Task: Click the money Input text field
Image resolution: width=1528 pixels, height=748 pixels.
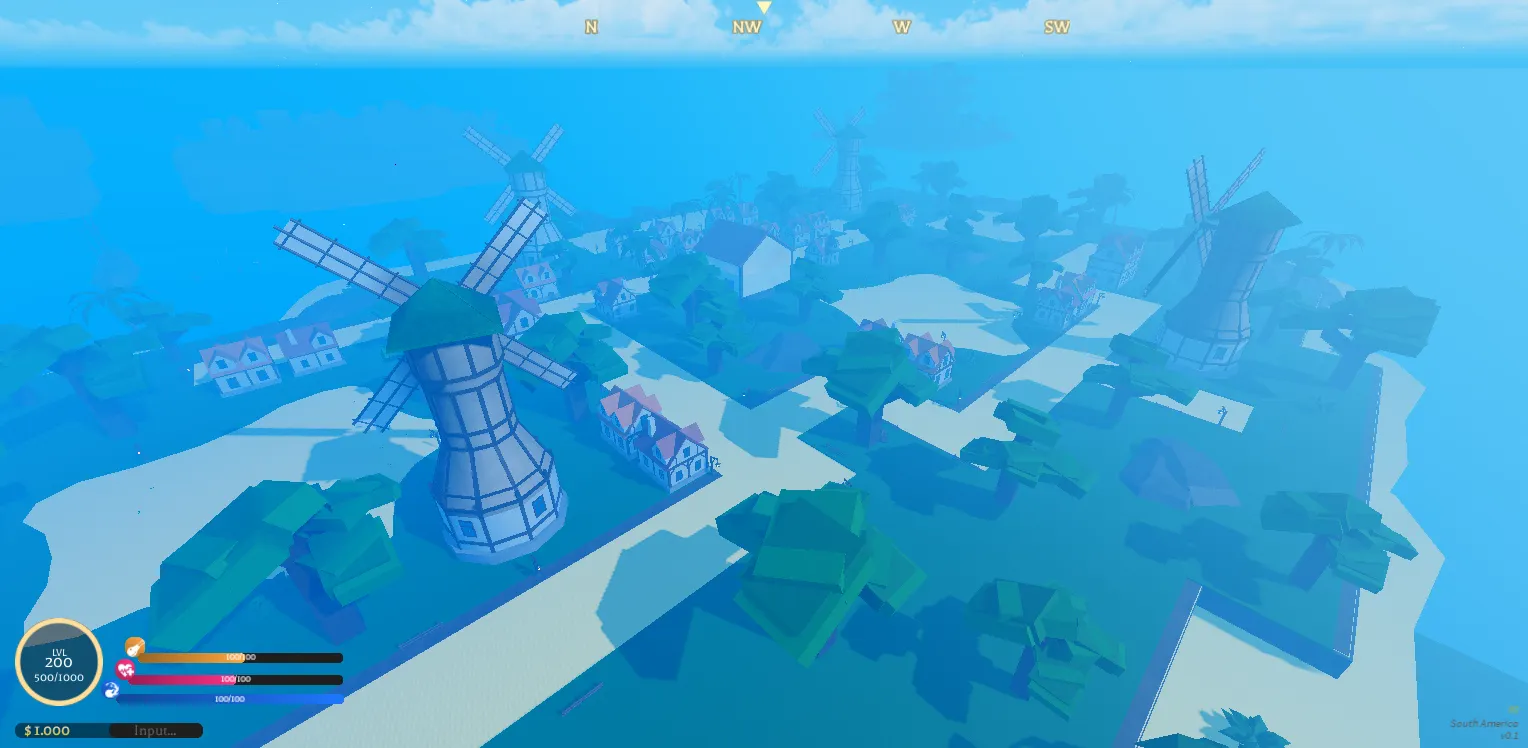Action: [x=154, y=731]
